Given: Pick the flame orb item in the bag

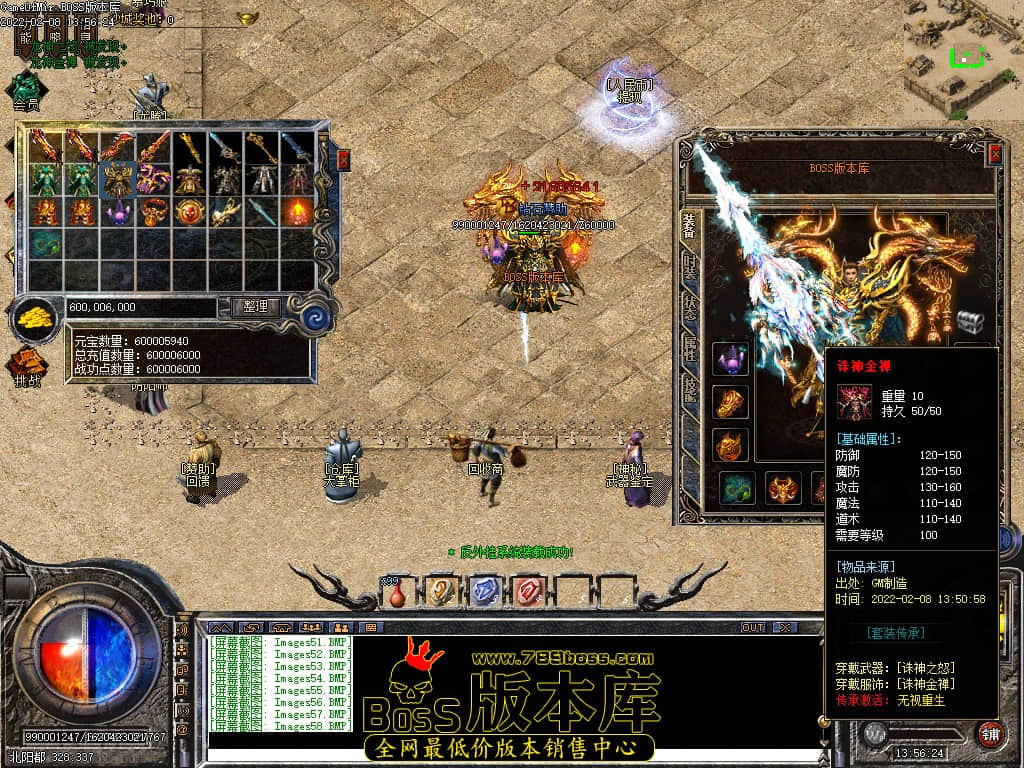Looking at the screenshot, I should (x=298, y=212).
